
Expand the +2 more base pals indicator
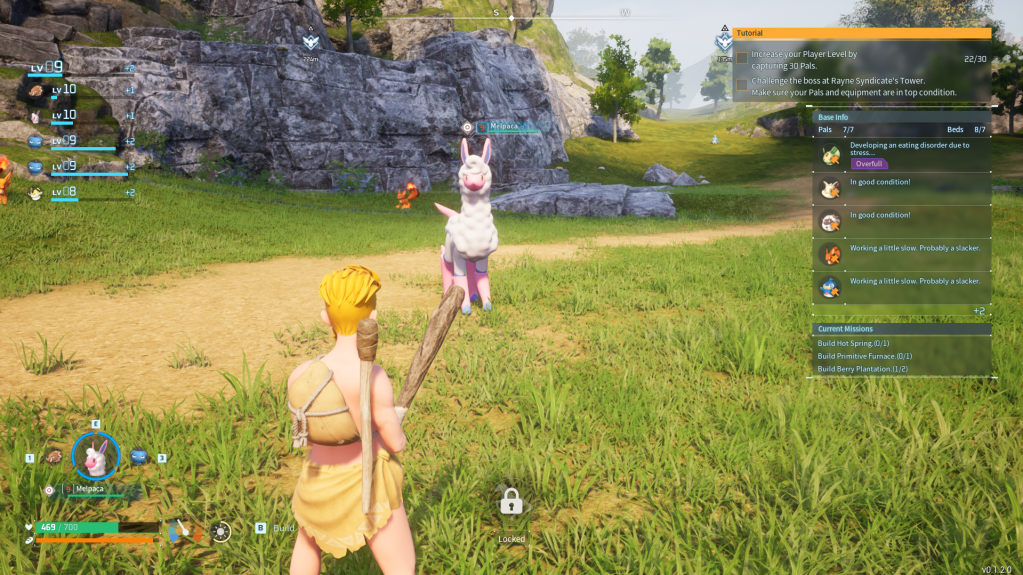pos(979,311)
